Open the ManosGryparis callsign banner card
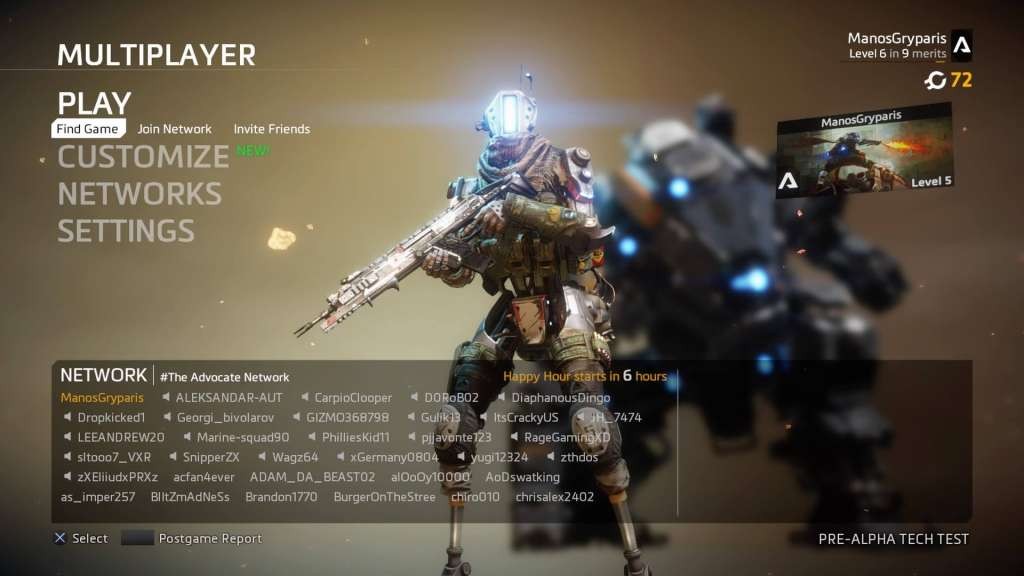 (864, 151)
